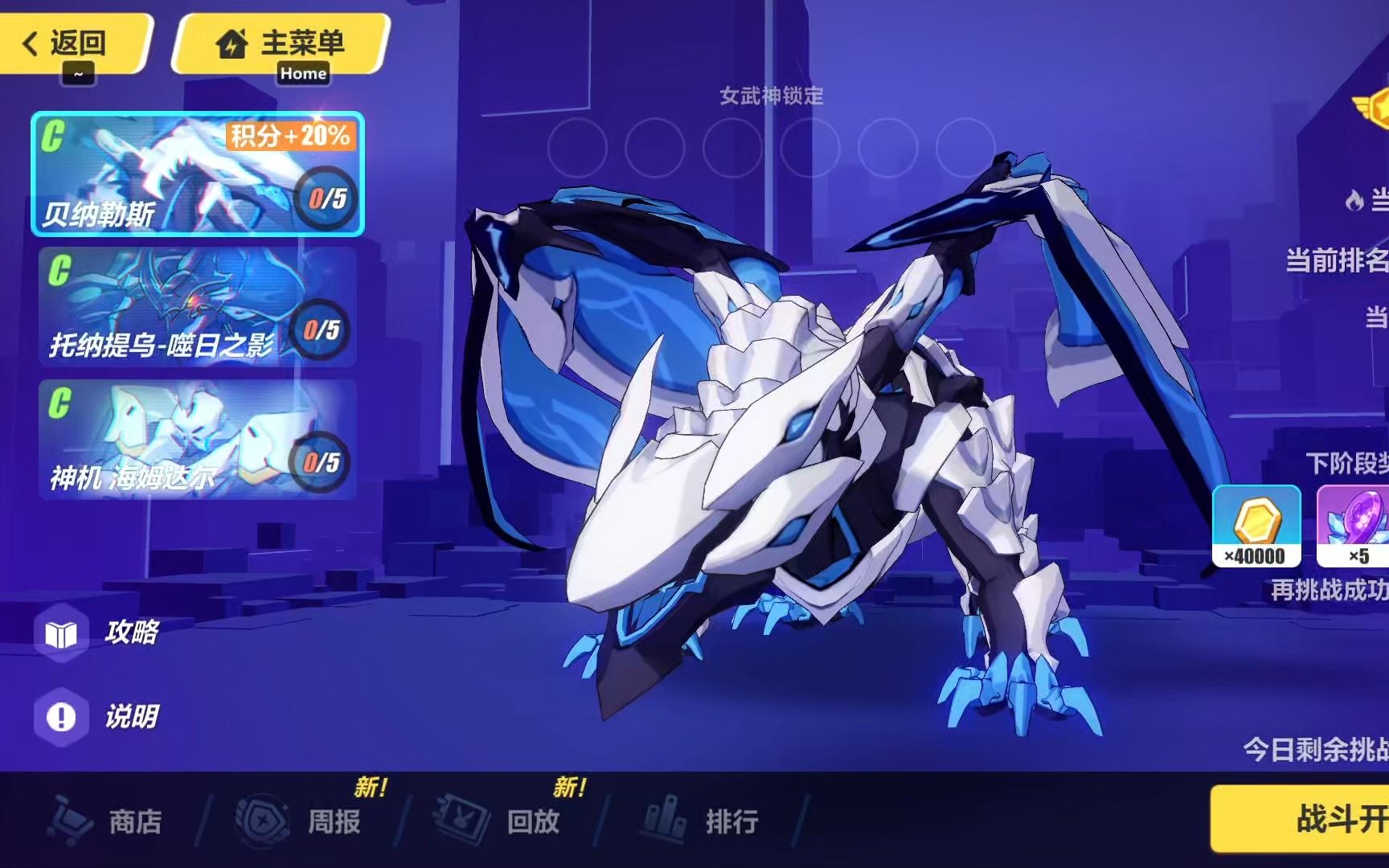The width and height of the screenshot is (1389, 868).
Task: Pick the 神机 海姆达尔 boss card
Action: (x=197, y=440)
